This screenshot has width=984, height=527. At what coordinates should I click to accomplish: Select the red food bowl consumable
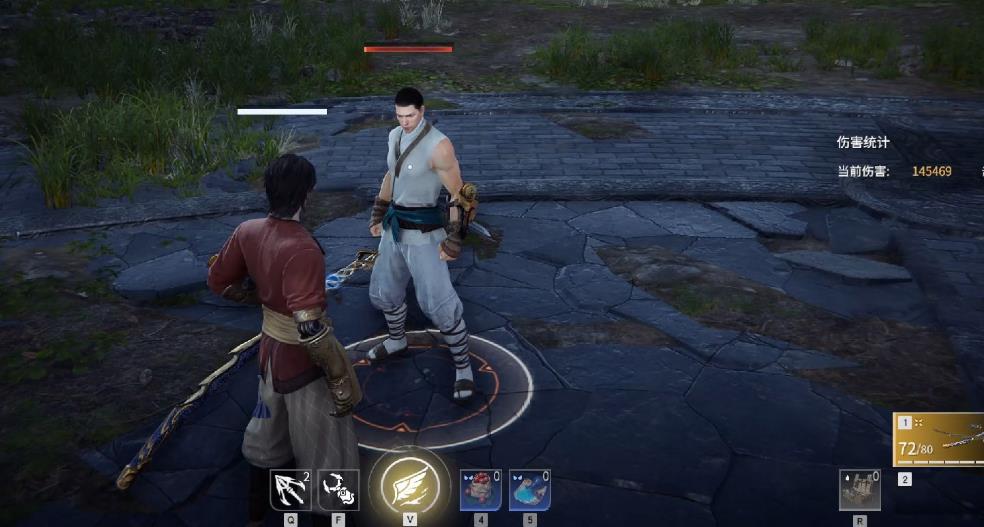click(480, 490)
